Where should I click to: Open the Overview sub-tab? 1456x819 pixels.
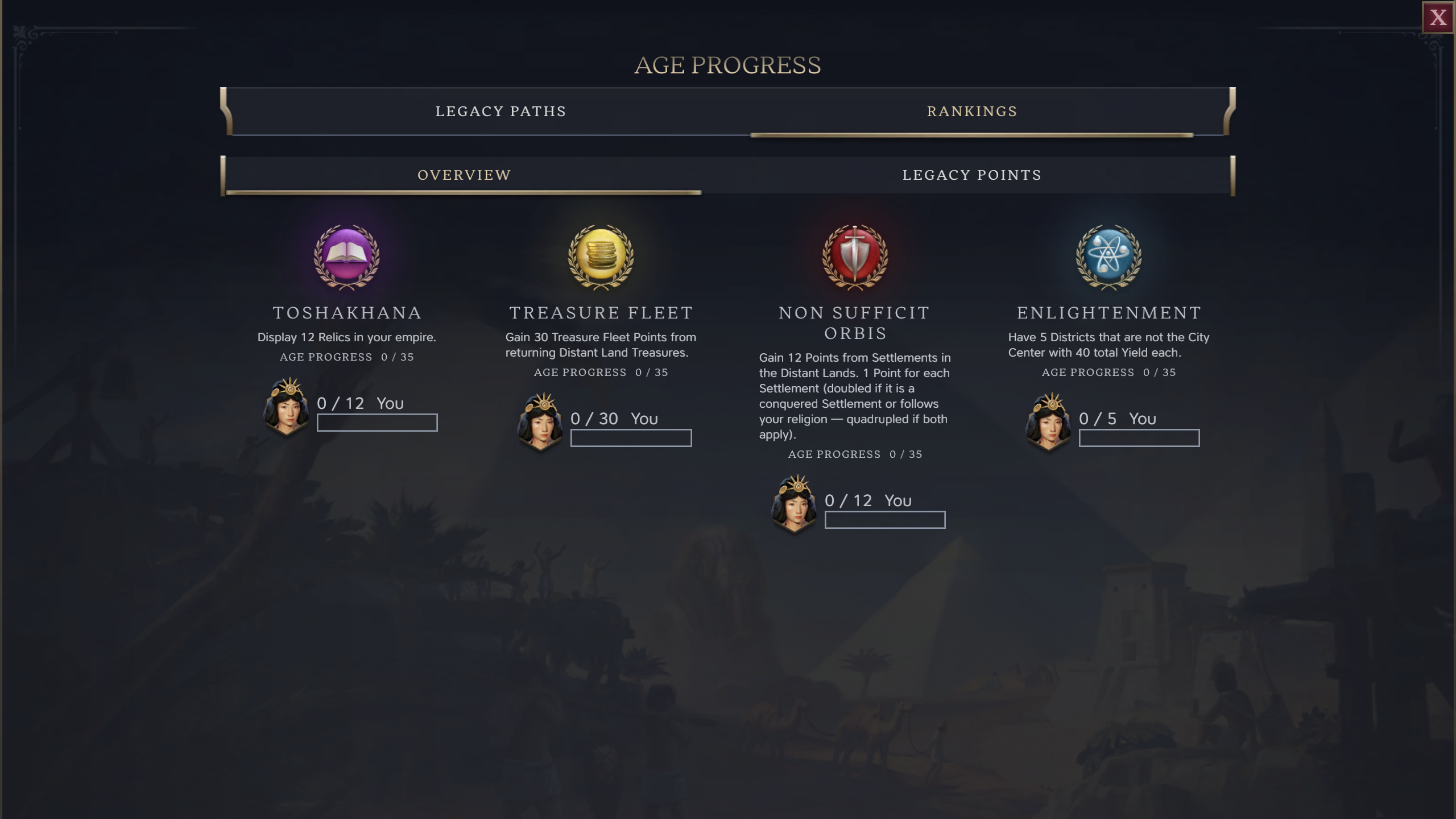[x=464, y=175]
